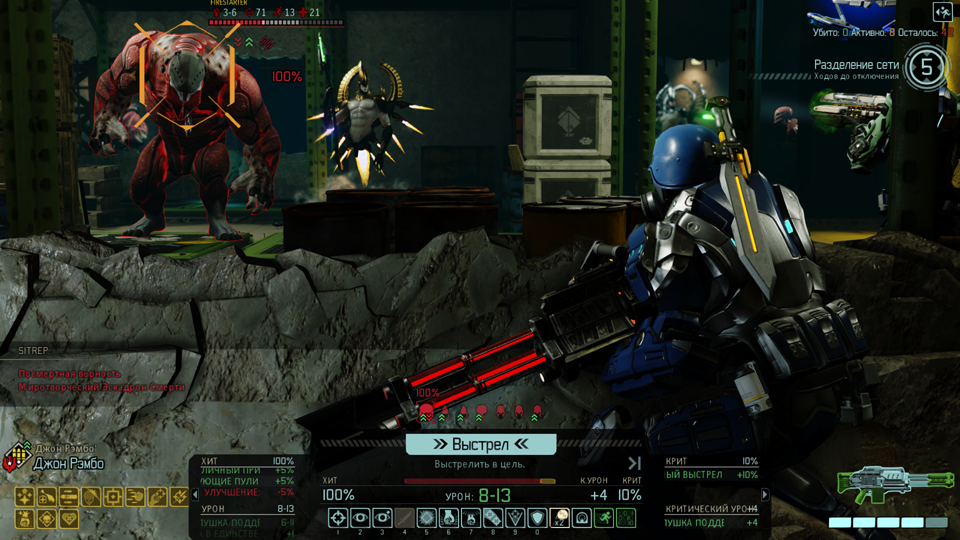This screenshot has height=540, width=960.
Task: Click the soldier class rank icon
Action: click(x=11, y=463)
